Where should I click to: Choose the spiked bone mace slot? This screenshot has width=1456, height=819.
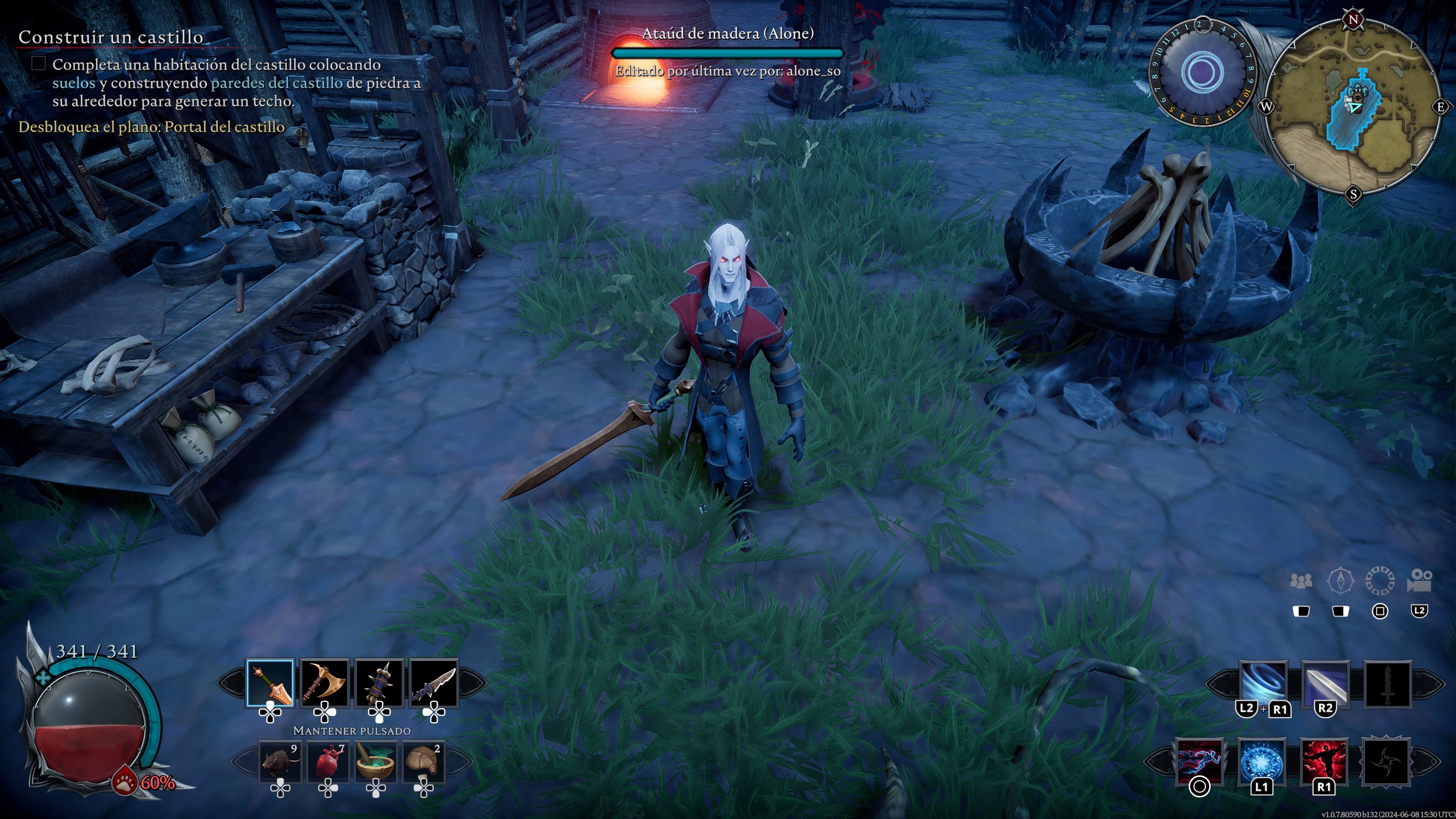tap(379, 683)
